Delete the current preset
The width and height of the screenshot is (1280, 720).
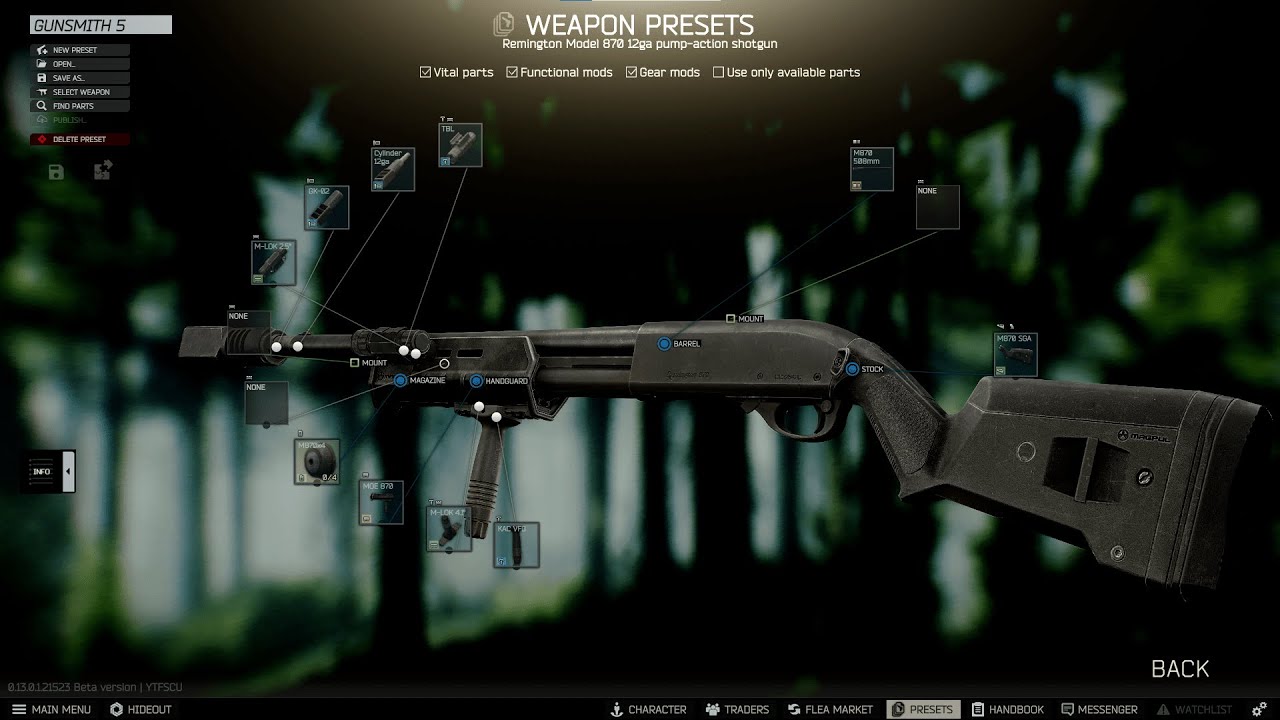[78, 139]
